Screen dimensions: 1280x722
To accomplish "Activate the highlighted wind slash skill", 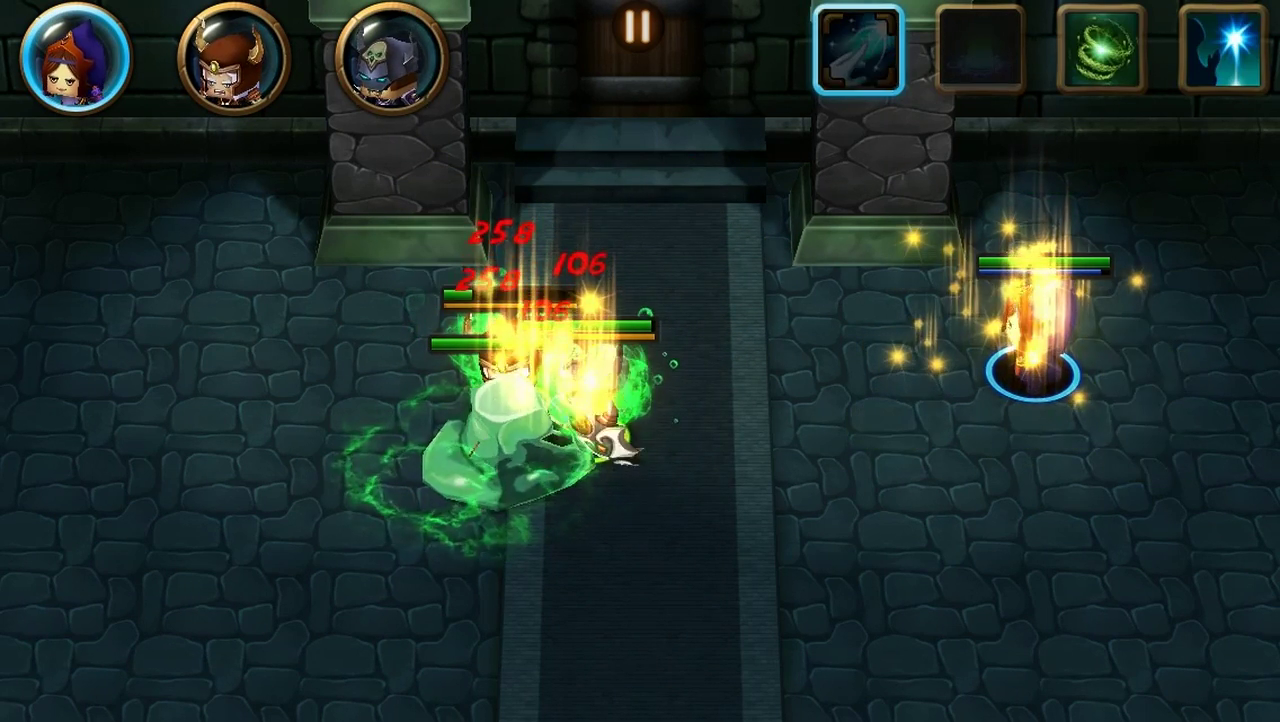I will (x=860, y=50).
